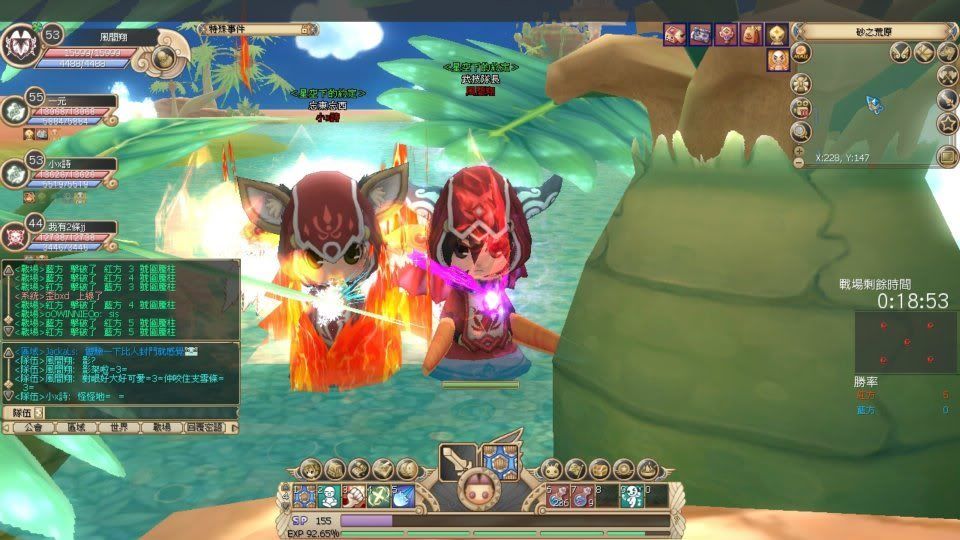Activate the red fist skill in slot 3
960x540 pixels.
(354, 495)
